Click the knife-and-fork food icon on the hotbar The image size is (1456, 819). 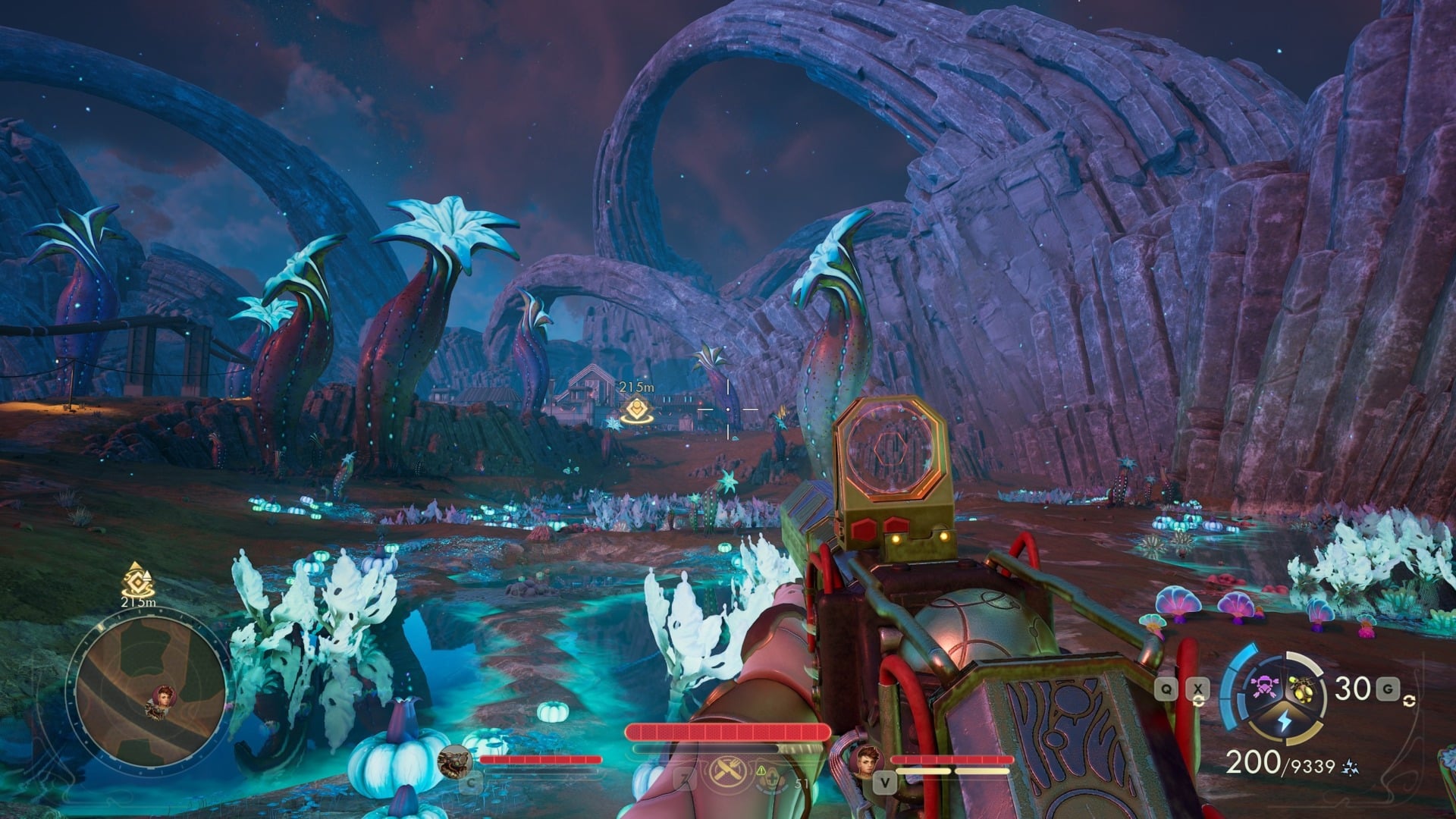[x=727, y=770]
